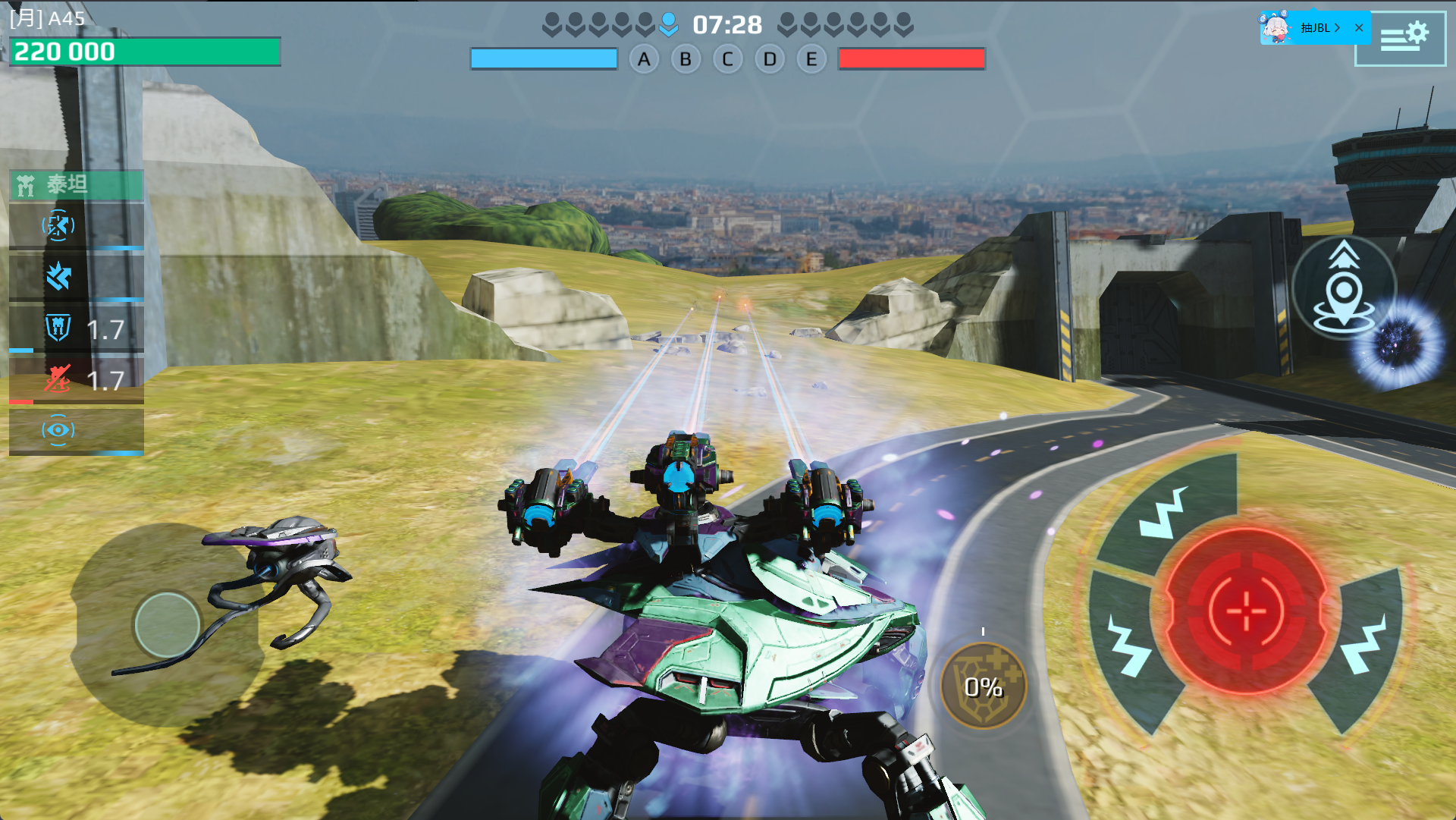Click the movement joystick knob
1456x820 pixels.
pos(167,624)
